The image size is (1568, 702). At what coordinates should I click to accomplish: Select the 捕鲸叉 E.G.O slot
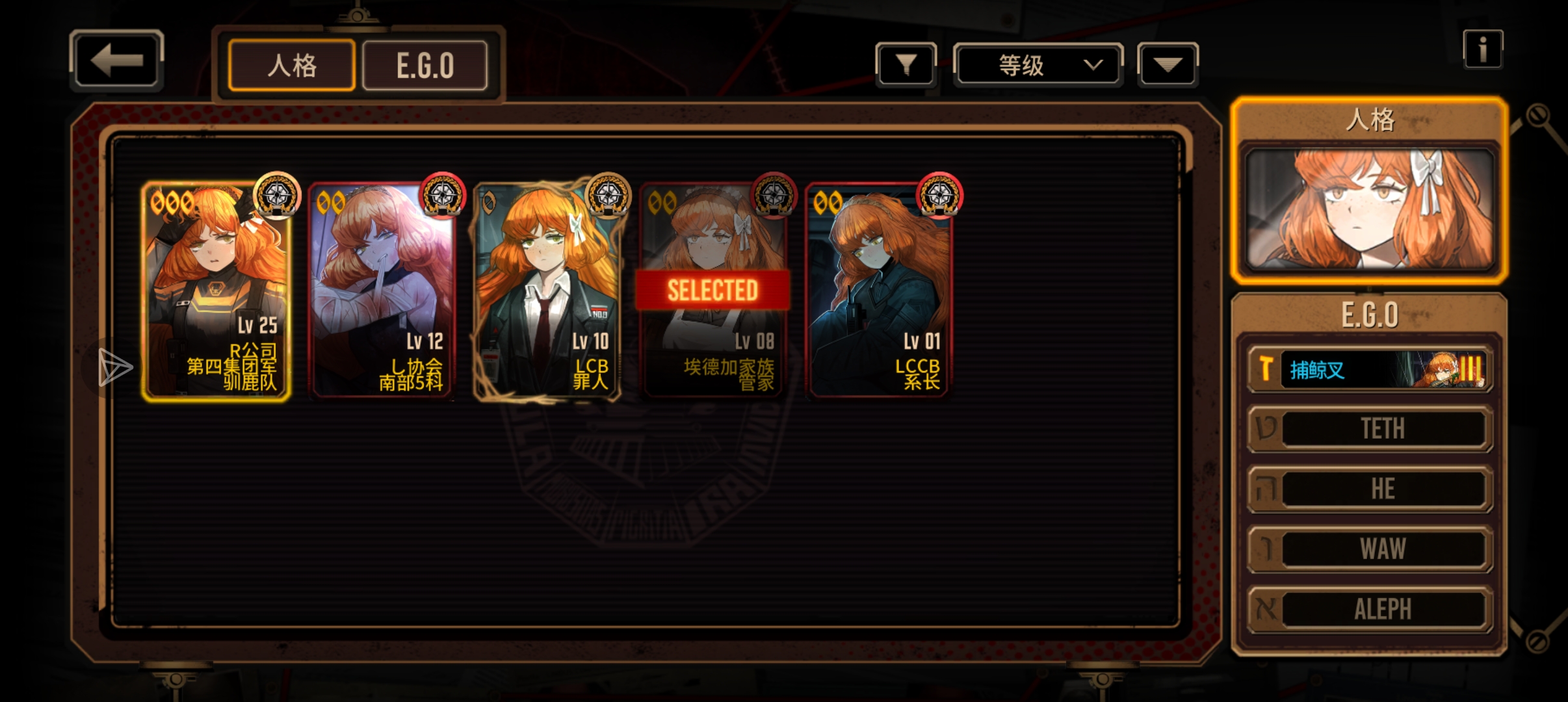tap(1369, 369)
